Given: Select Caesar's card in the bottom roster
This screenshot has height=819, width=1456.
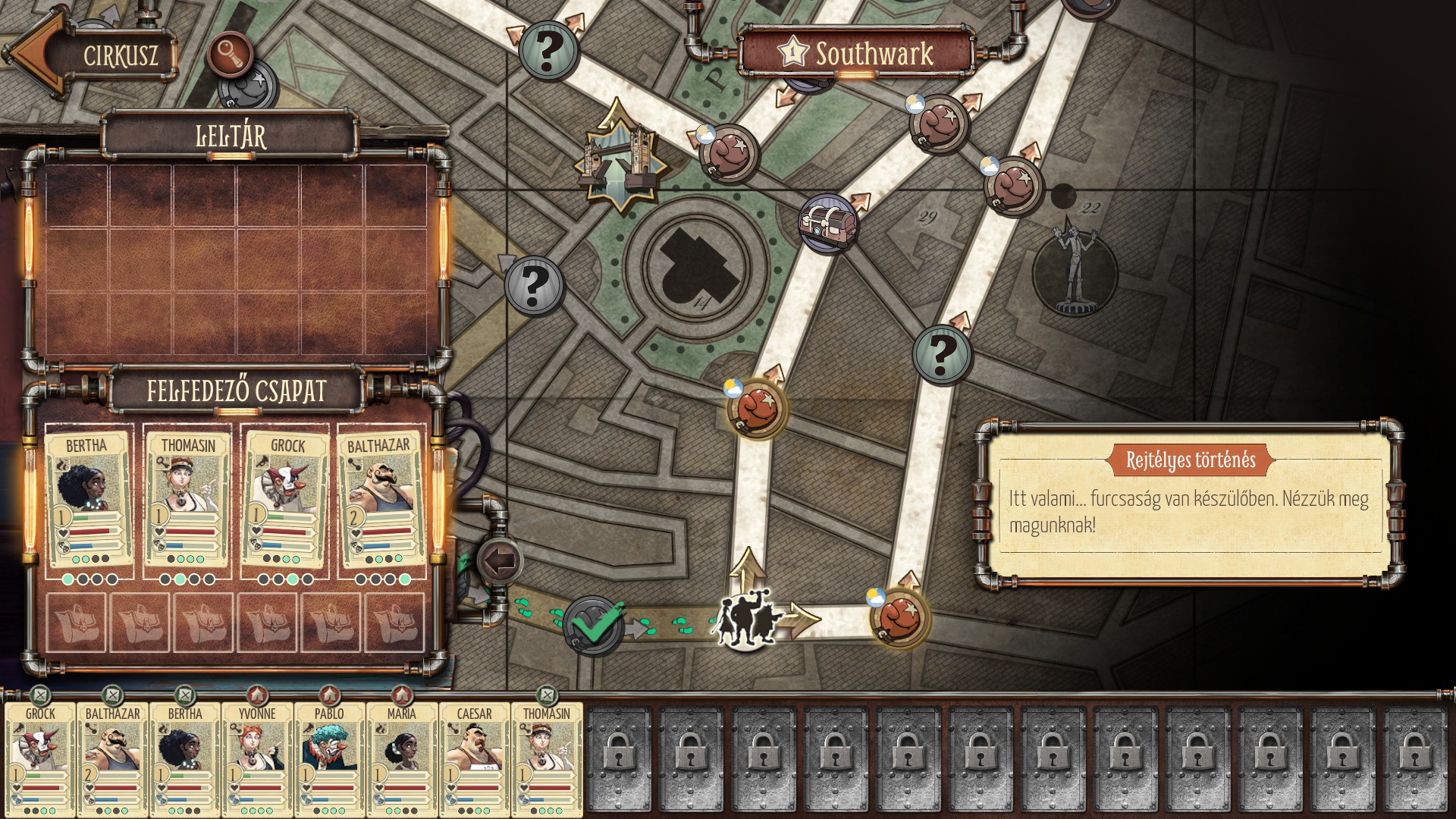Looking at the screenshot, I should (474, 758).
